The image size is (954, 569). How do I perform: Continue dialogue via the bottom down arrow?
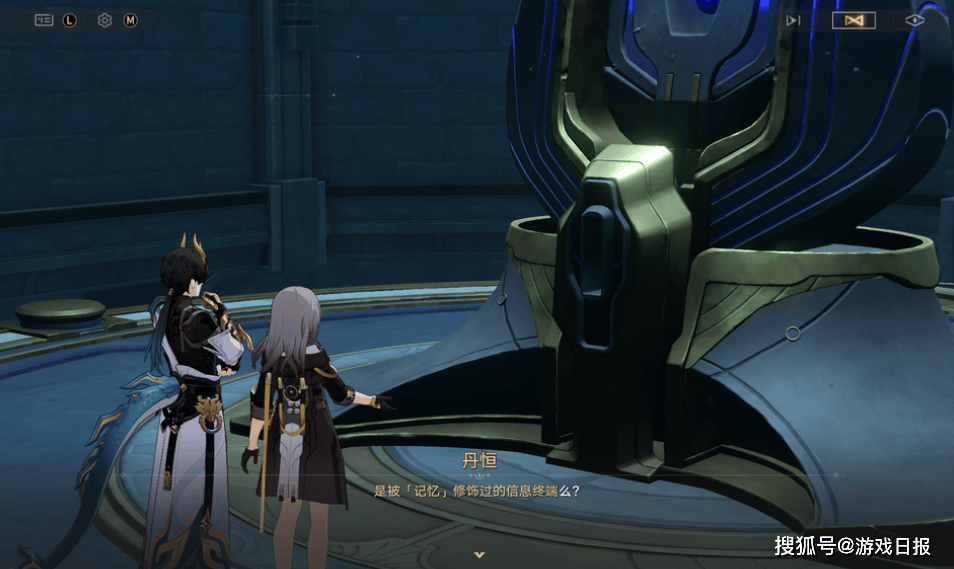click(x=479, y=553)
